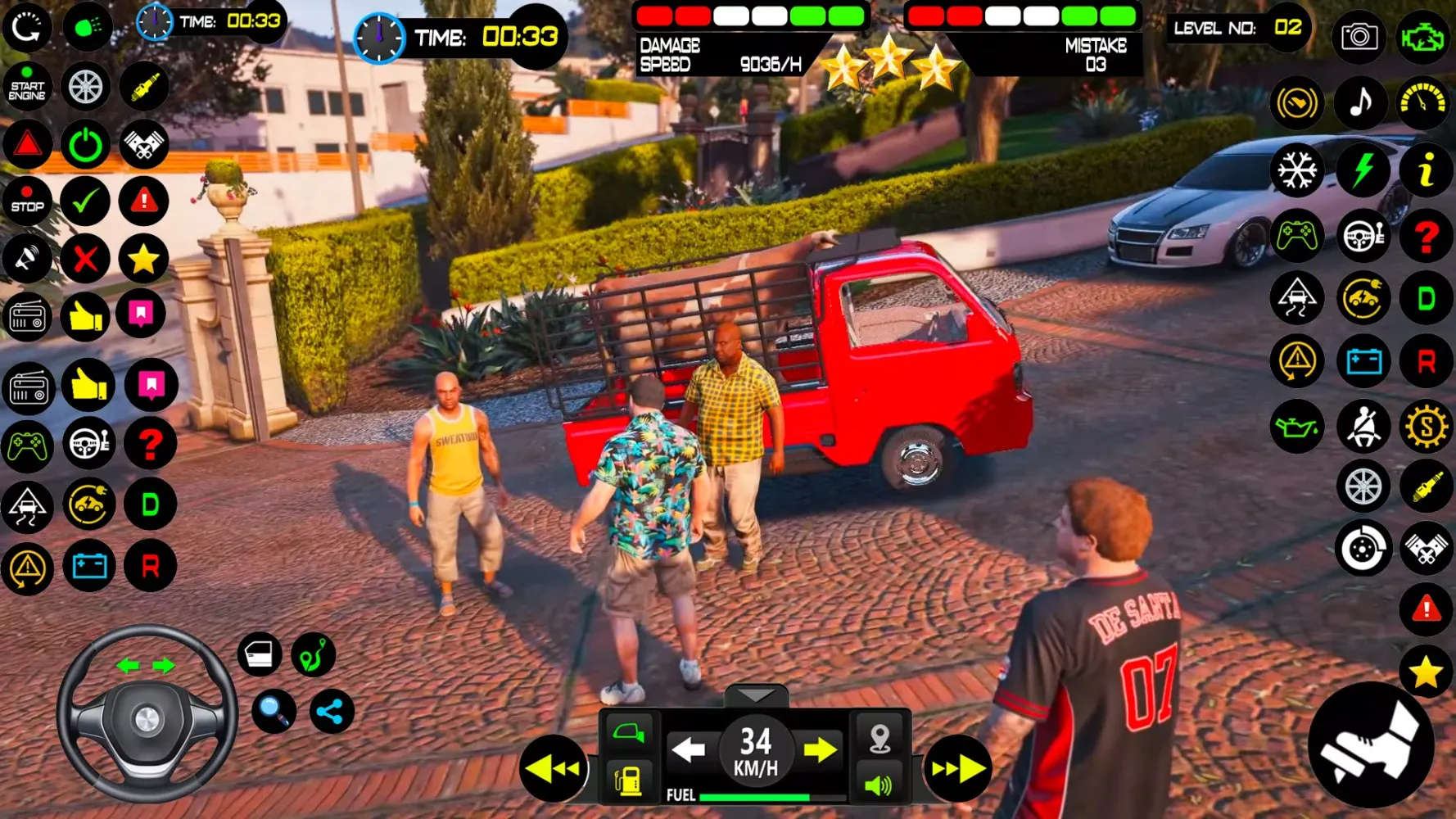
Task: Toggle the music note icon
Action: 1360,103
